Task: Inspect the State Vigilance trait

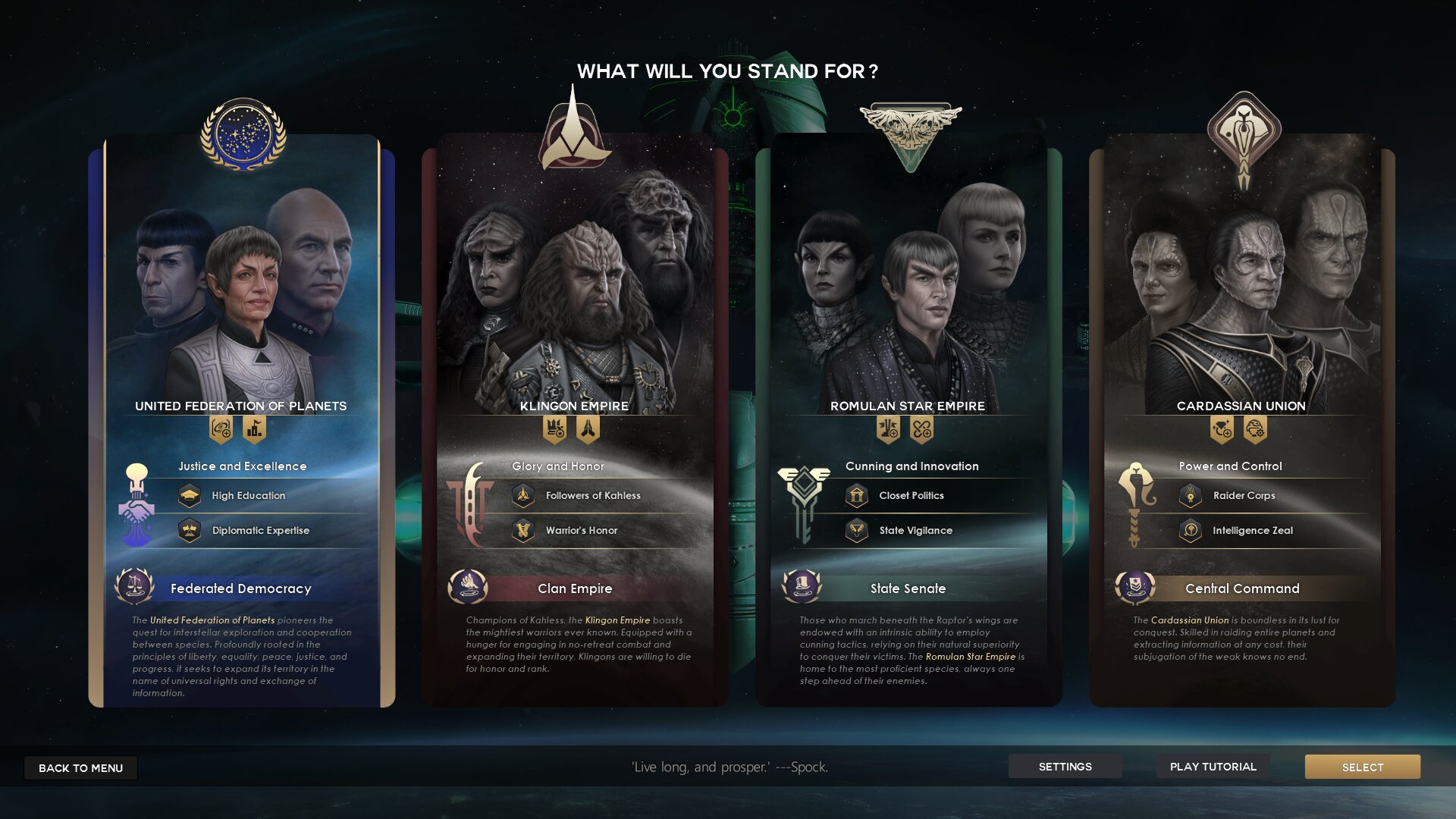Action: pyautogui.click(x=857, y=530)
